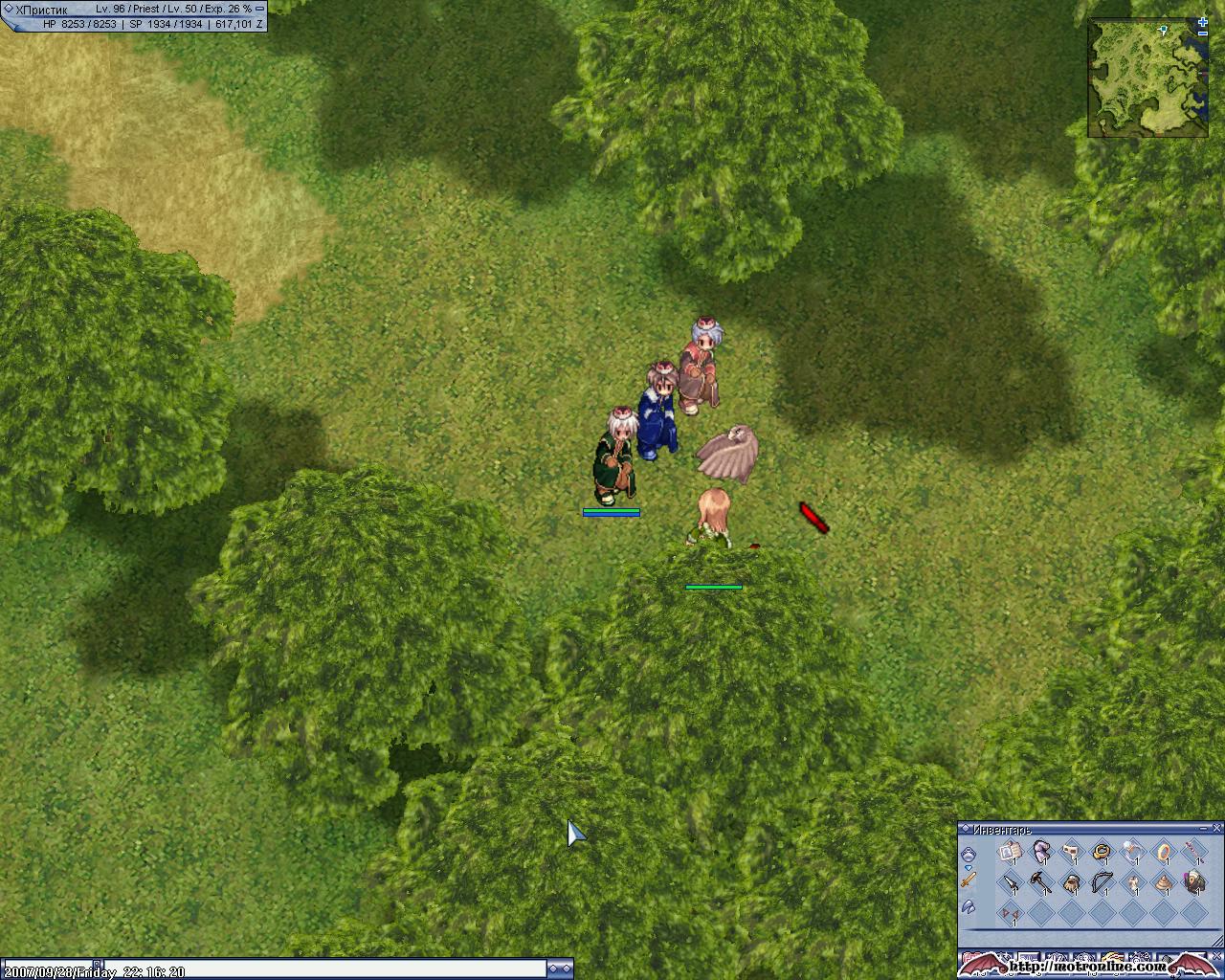Zoom in the minimap with plus button
Image resolution: width=1225 pixels, height=980 pixels.
click(x=1203, y=22)
